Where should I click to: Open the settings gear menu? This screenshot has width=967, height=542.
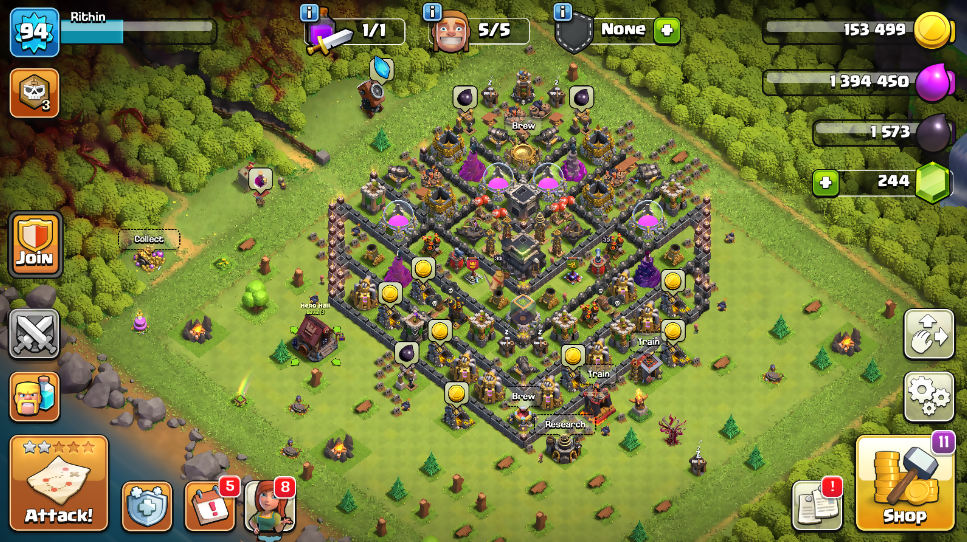pos(928,396)
